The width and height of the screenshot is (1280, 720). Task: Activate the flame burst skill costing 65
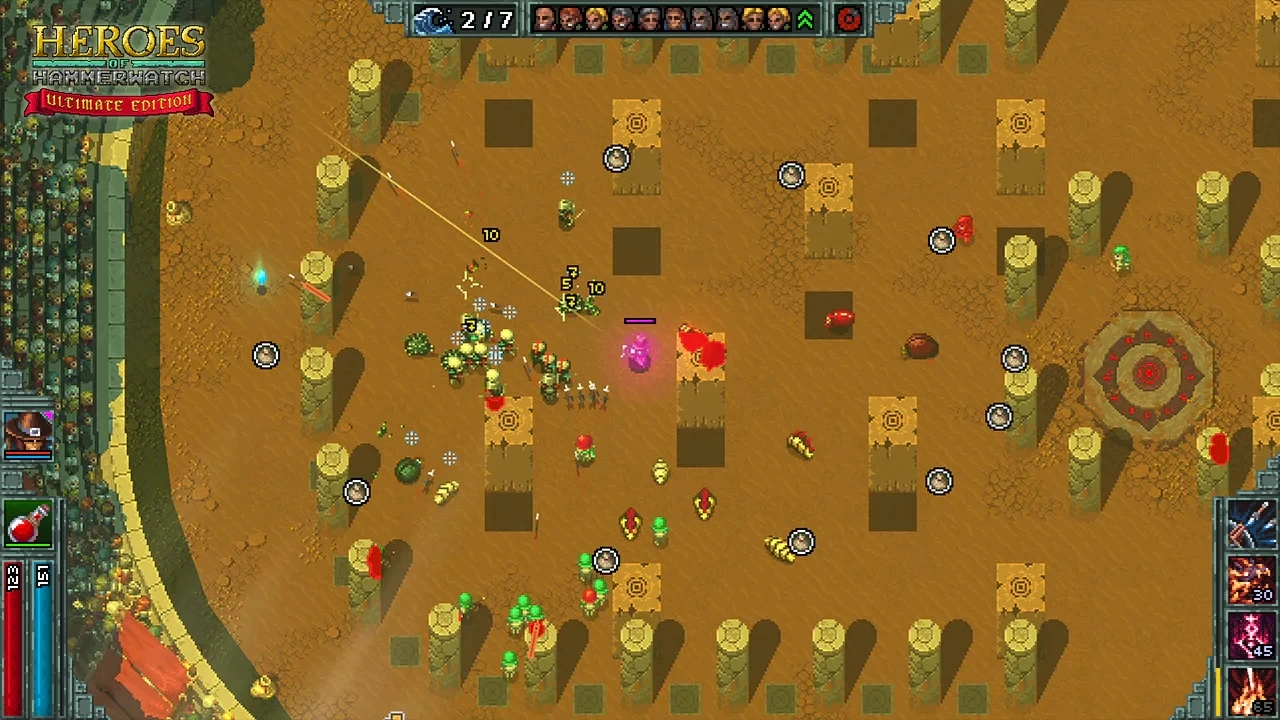pyautogui.click(x=1252, y=692)
